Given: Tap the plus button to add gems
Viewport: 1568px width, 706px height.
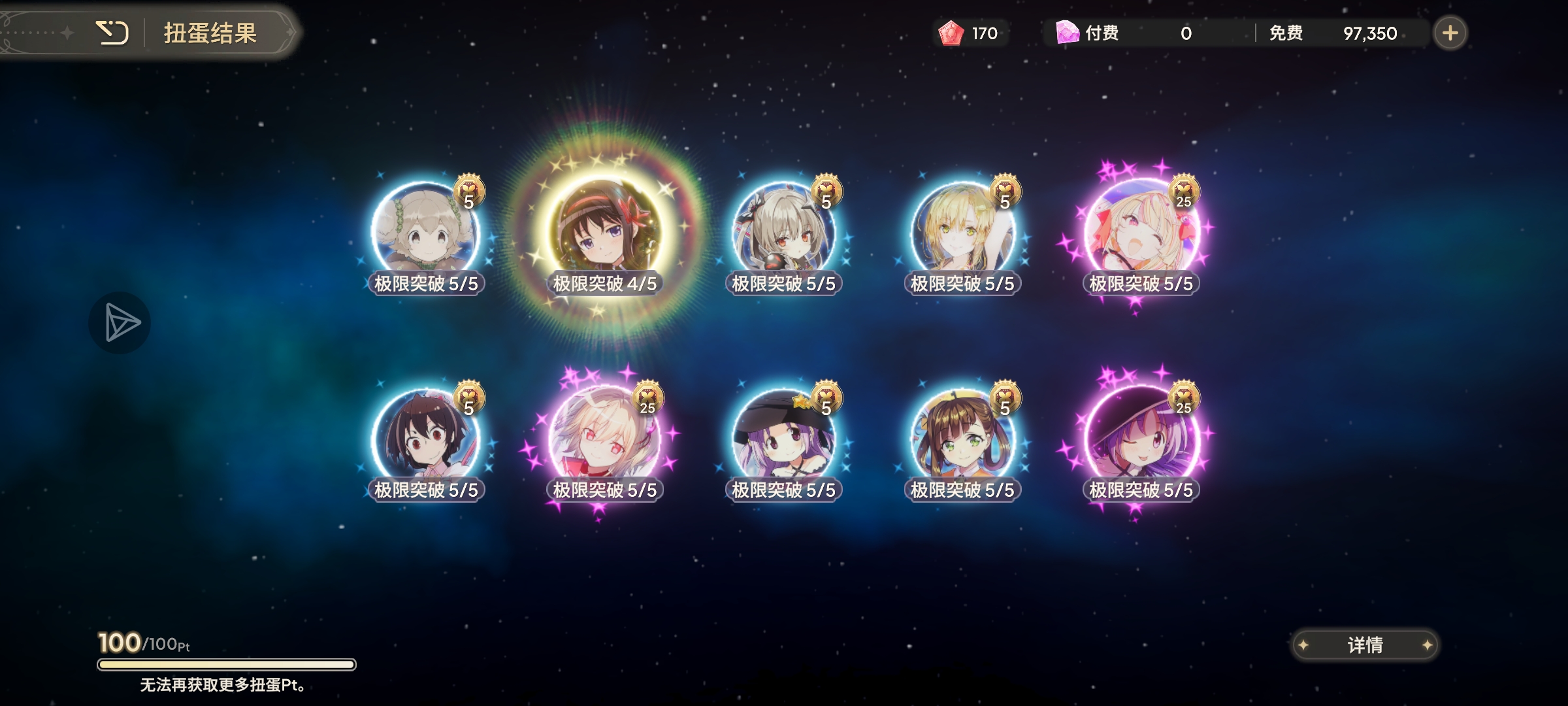Looking at the screenshot, I should pyautogui.click(x=1450, y=33).
